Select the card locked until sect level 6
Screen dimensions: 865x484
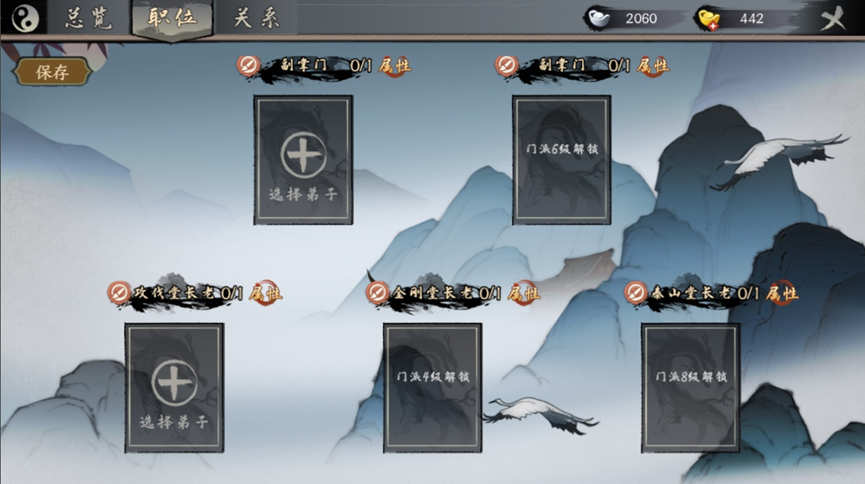pyautogui.click(x=561, y=160)
